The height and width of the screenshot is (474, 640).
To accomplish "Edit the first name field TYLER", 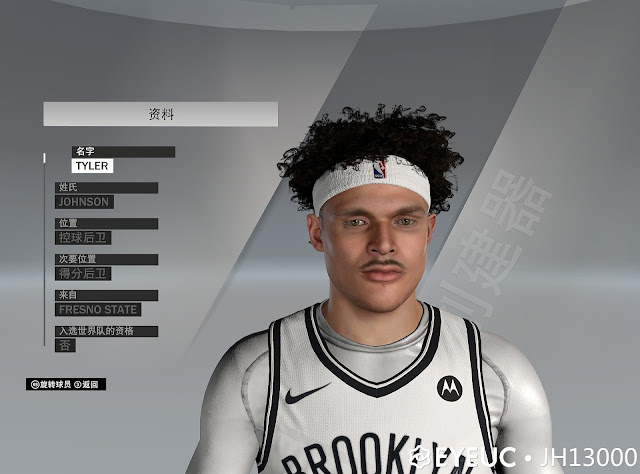I will point(92,166).
